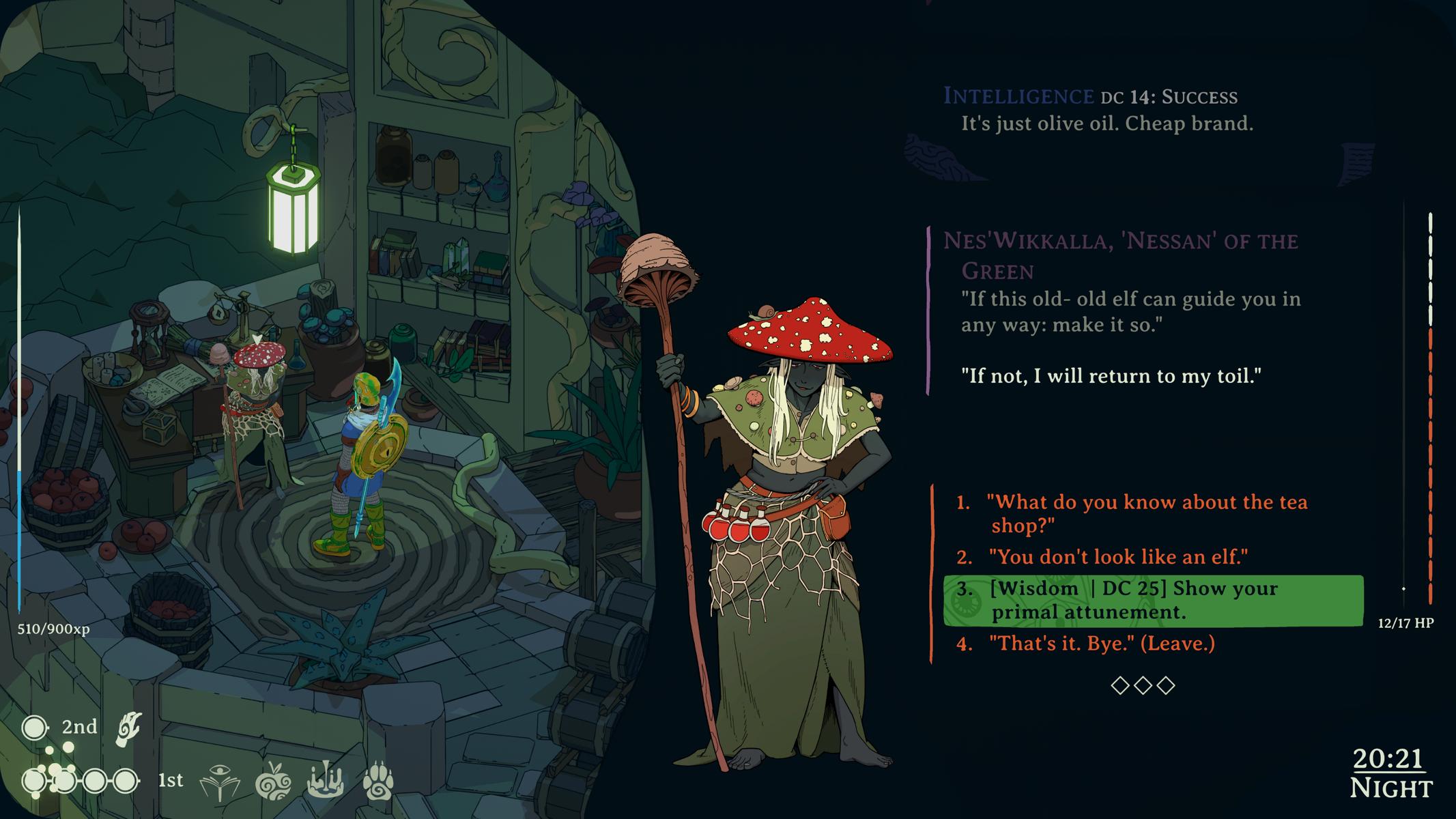Cast the open book with eye spell

click(x=219, y=781)
